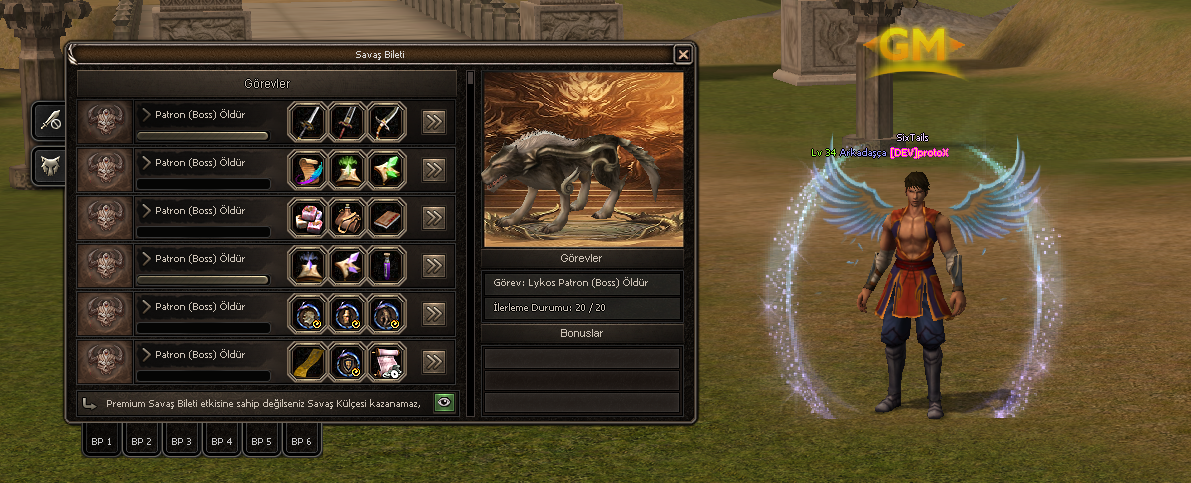
Task: Select the BP 4 tab
Action: (x=222, y=441)
